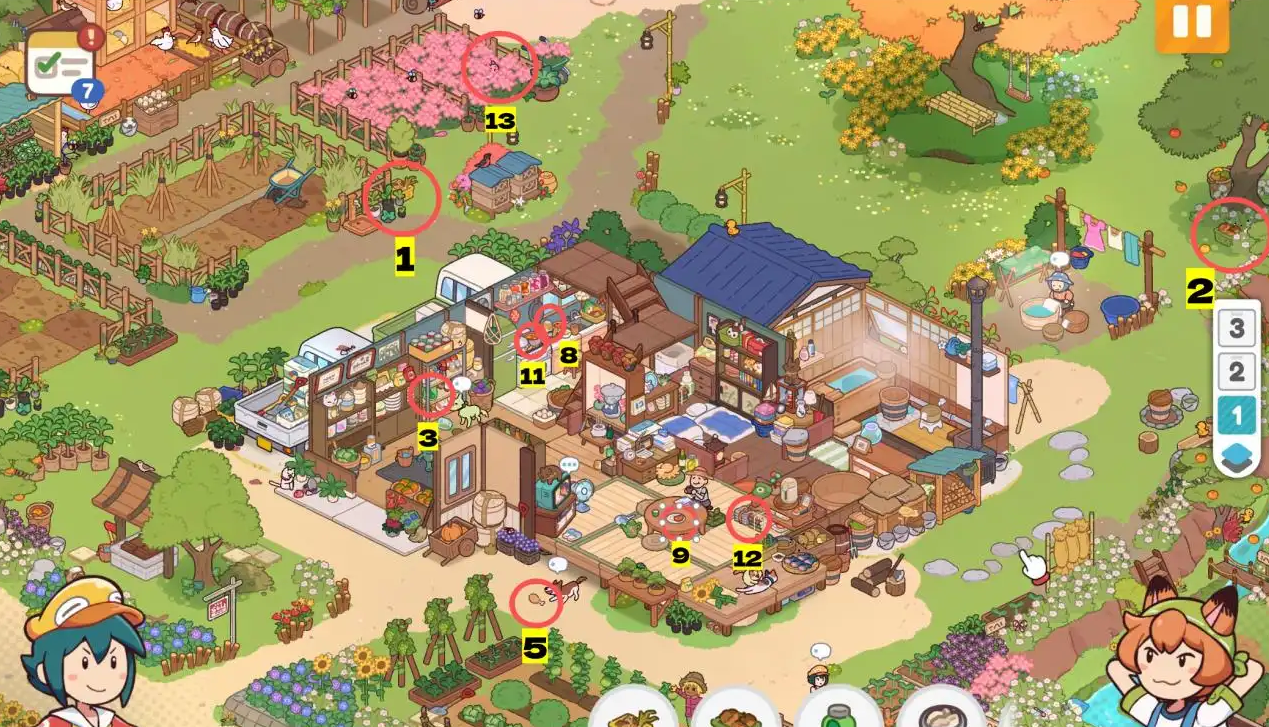Screen dimensions: 1269x727
Task: Open the task checklist with 7 badge
Action: coord(61,62)
